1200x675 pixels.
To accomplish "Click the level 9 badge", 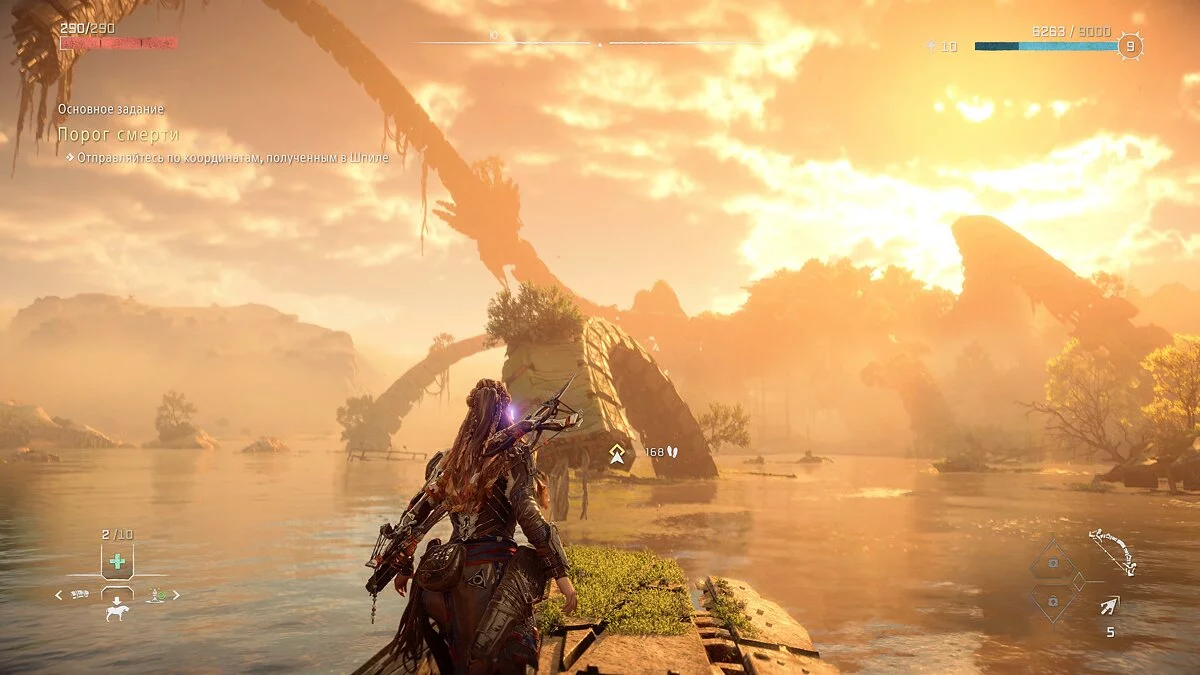I will click(1130, 46).
